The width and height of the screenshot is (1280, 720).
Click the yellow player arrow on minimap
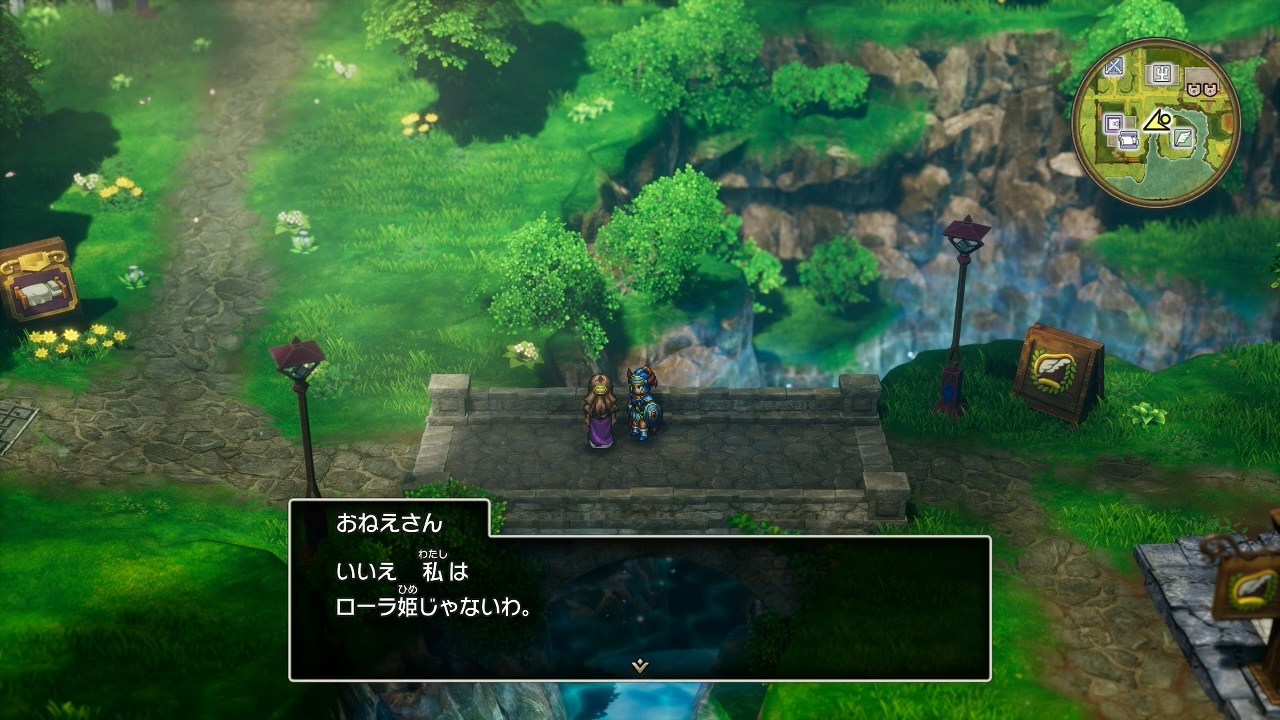1157,122
